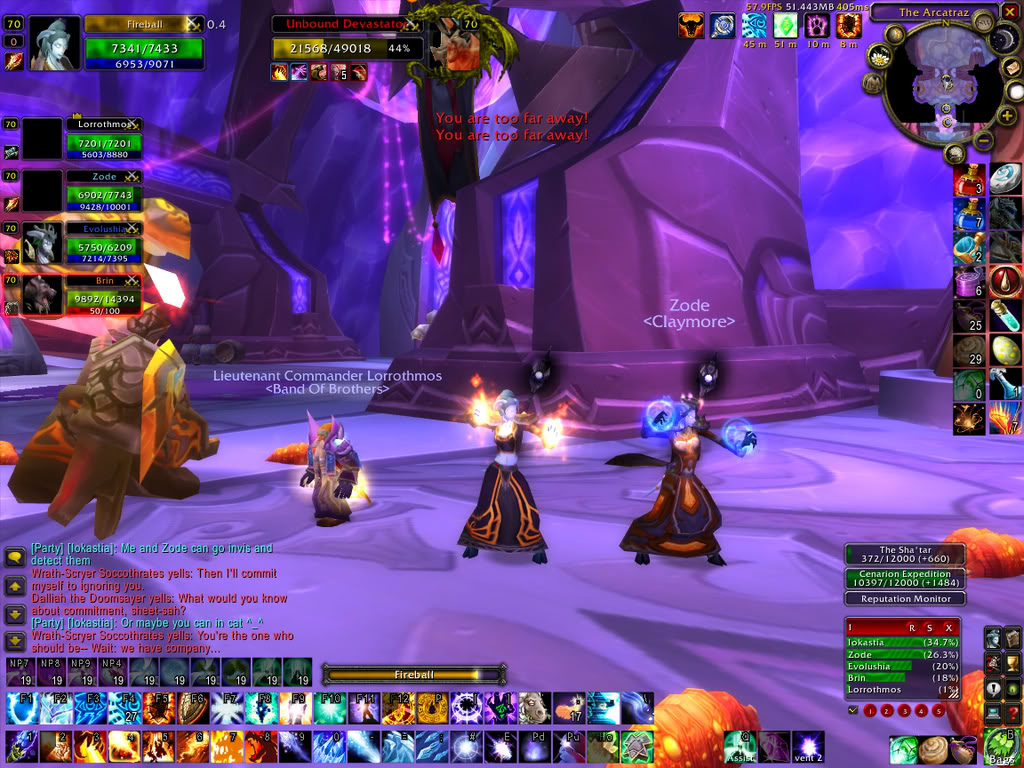1024x768 pixels.
Task: Select the Cenarion Expedition reputation bar
Action: tap(905, 579)
